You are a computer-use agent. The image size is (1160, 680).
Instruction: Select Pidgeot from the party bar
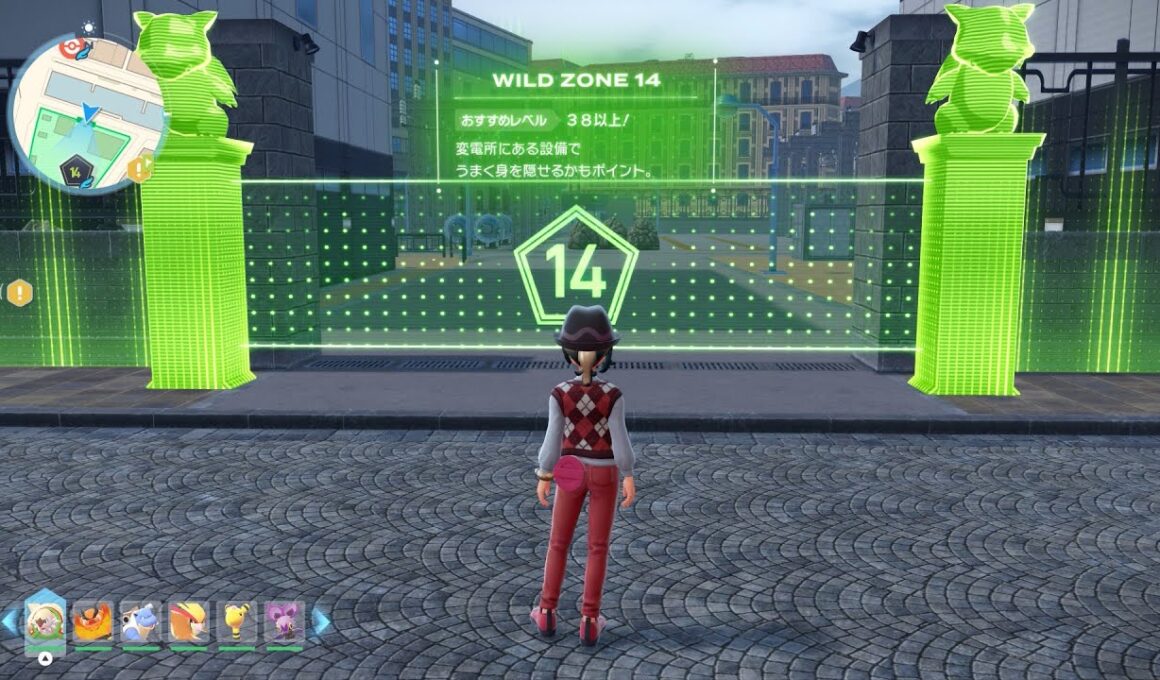188,622
